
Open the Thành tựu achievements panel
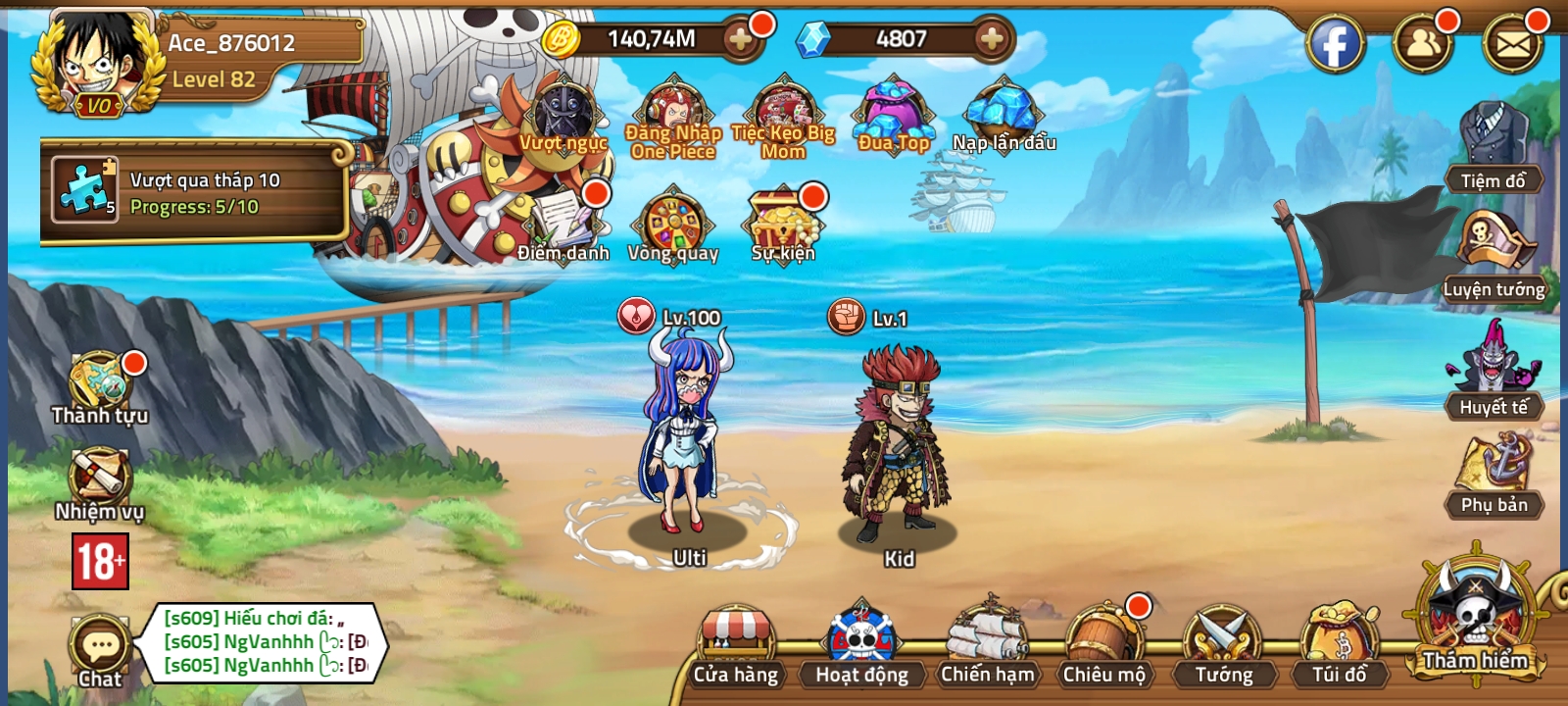[x=98, y=382]
